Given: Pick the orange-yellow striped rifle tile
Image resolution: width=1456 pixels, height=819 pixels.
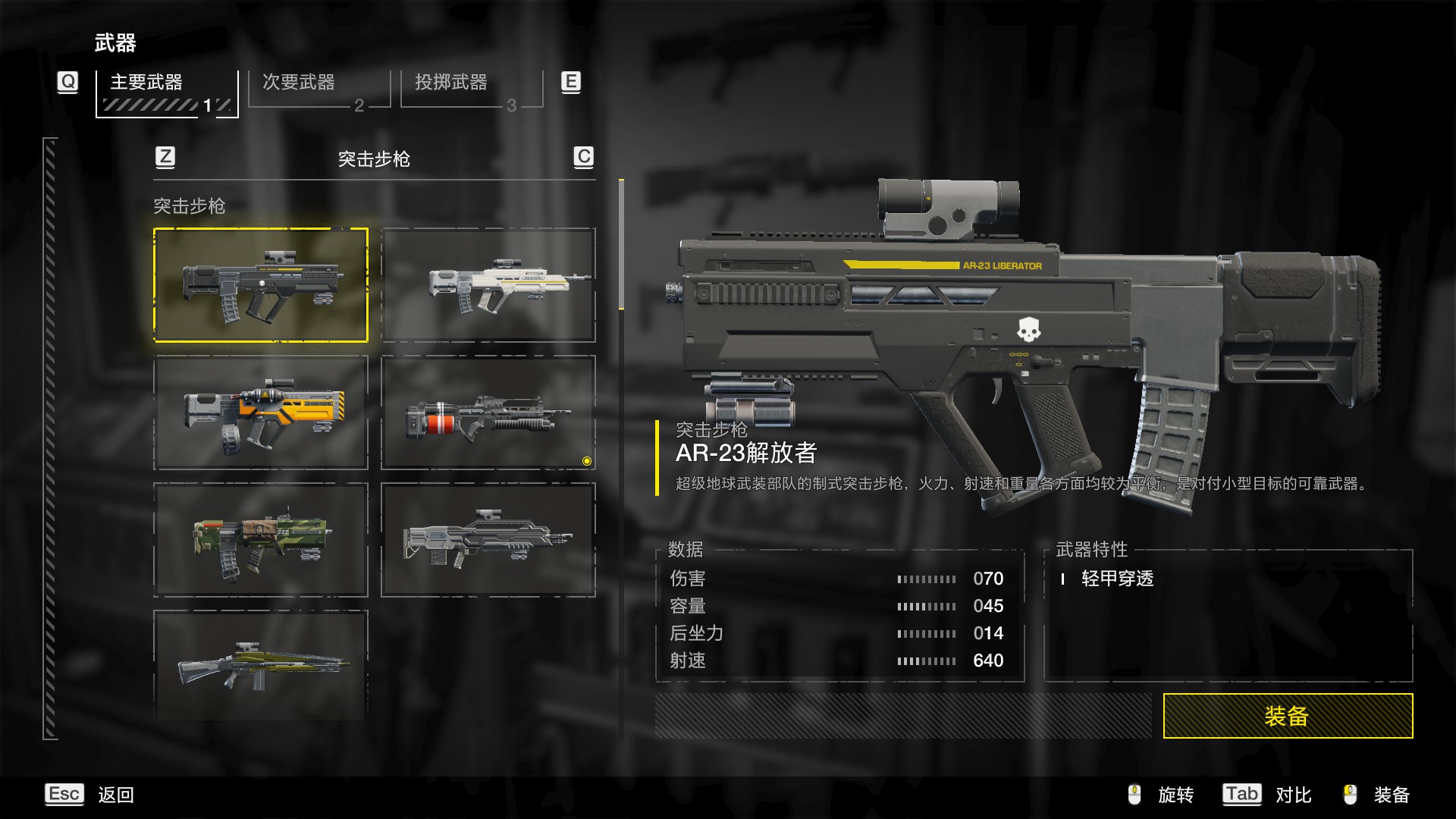Looking at the screenshot, I should [261, 413].
